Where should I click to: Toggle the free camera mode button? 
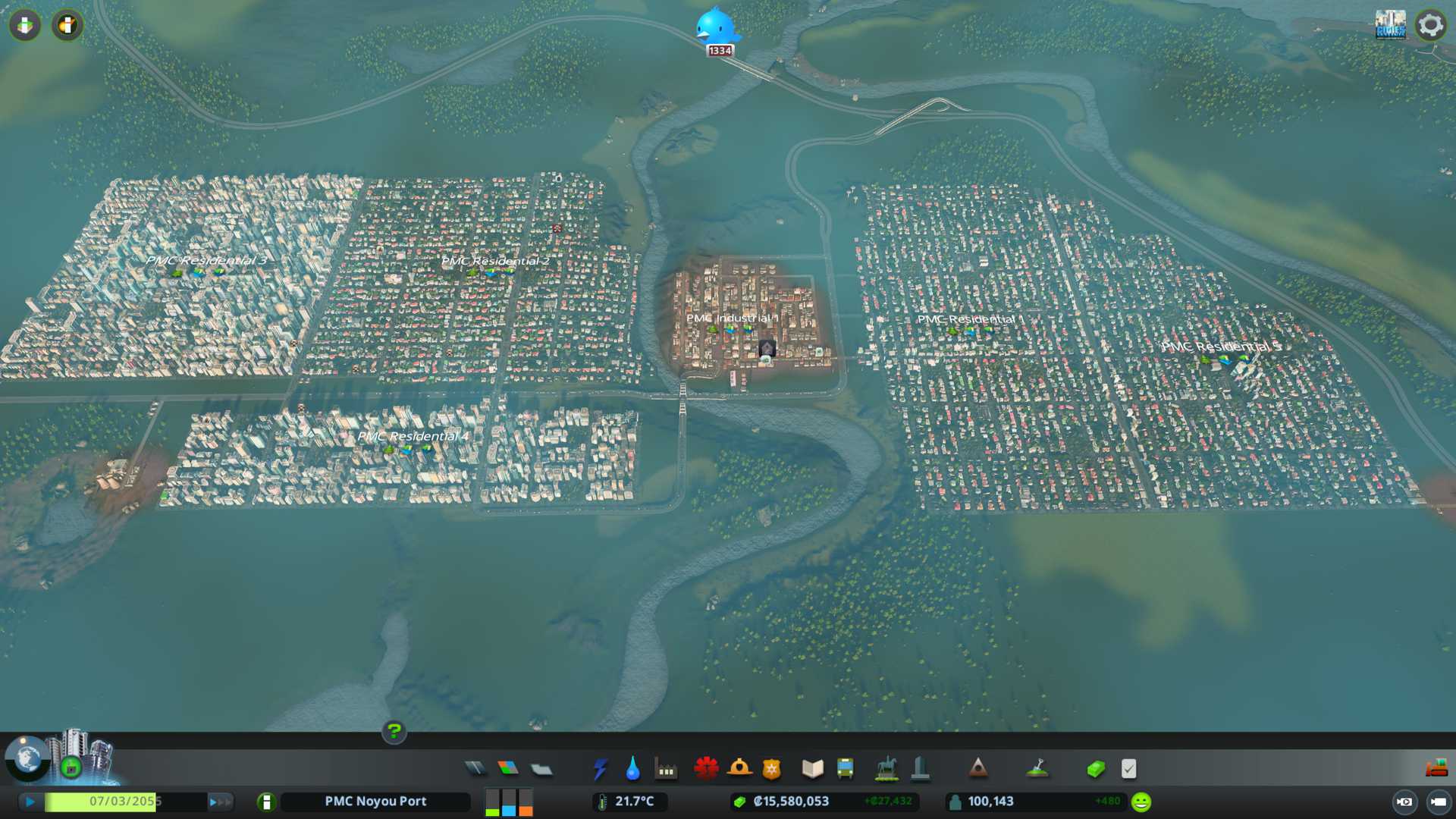coord(1438,802)
